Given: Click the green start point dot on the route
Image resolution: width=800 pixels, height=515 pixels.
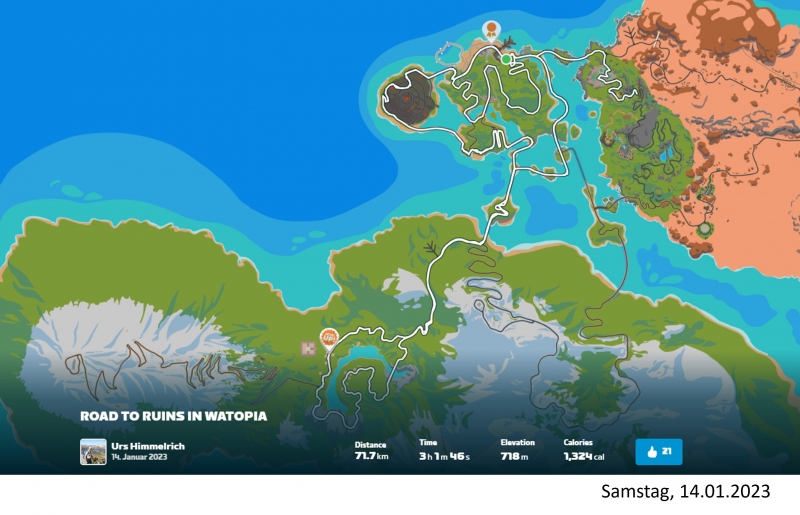Looking at the screenshot, I should click(507, 60).
